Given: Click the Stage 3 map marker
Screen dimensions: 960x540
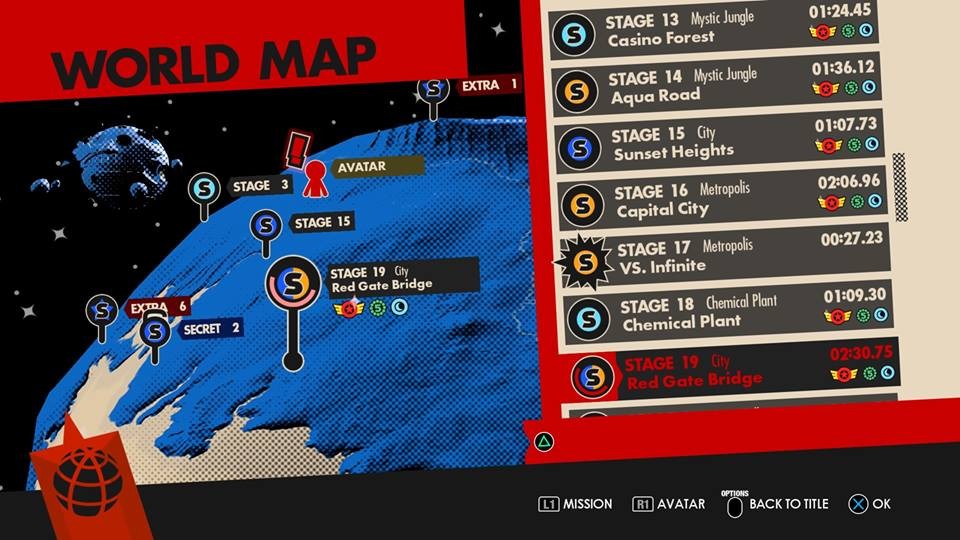Looking at the screenshot, I should (205, 188).
